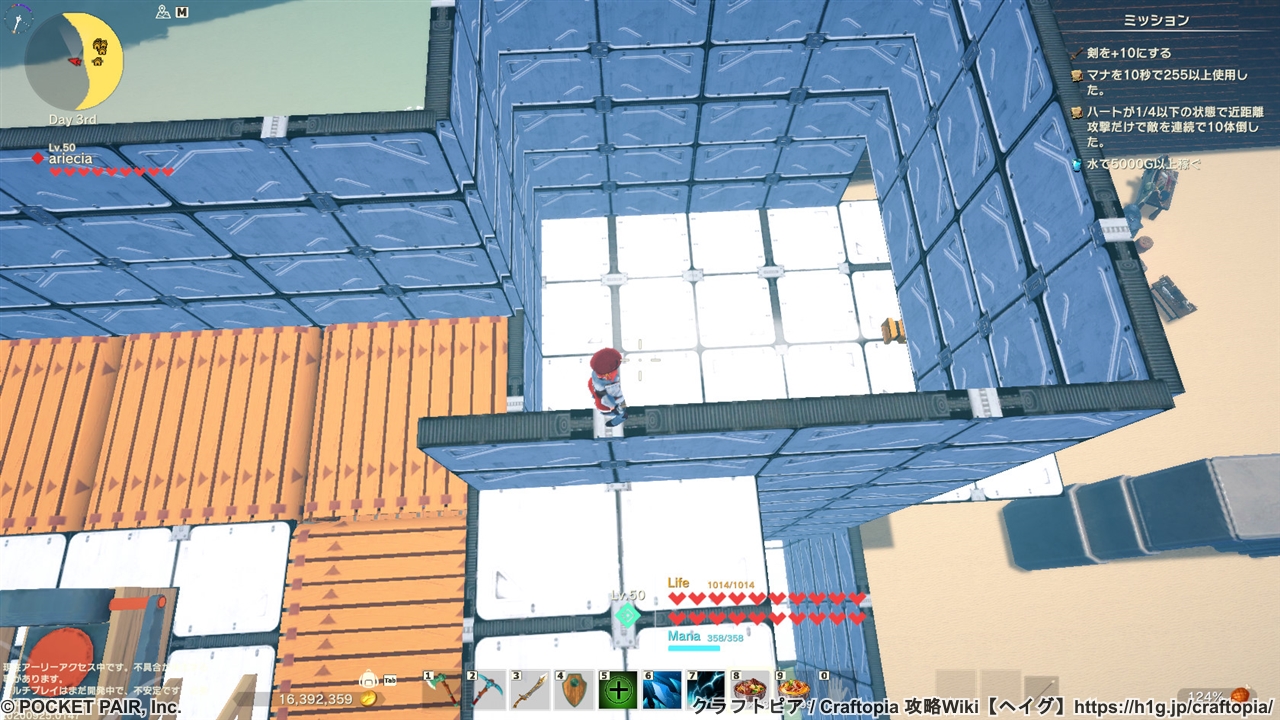Click the red player arrow on the minimap
The height and width of the screenshot is (720, 1280).
click(x=75, y=61)
